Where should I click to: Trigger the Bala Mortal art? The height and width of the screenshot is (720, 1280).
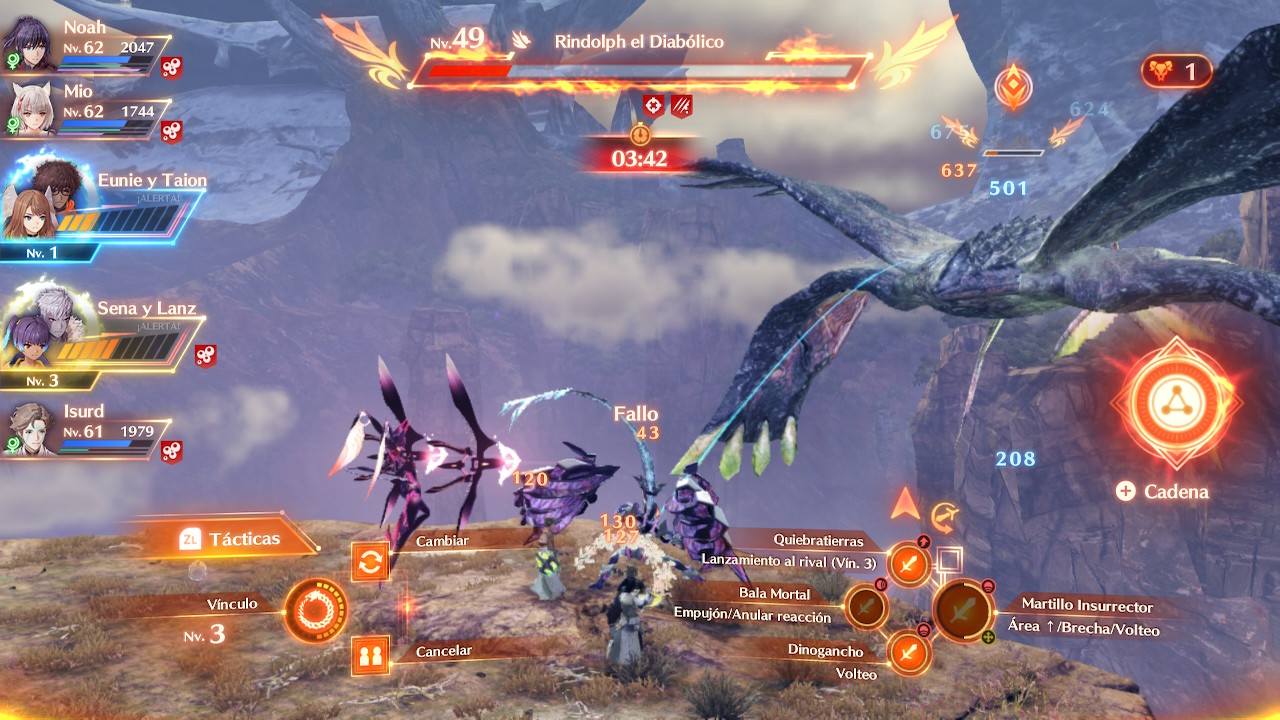[866, 606]
